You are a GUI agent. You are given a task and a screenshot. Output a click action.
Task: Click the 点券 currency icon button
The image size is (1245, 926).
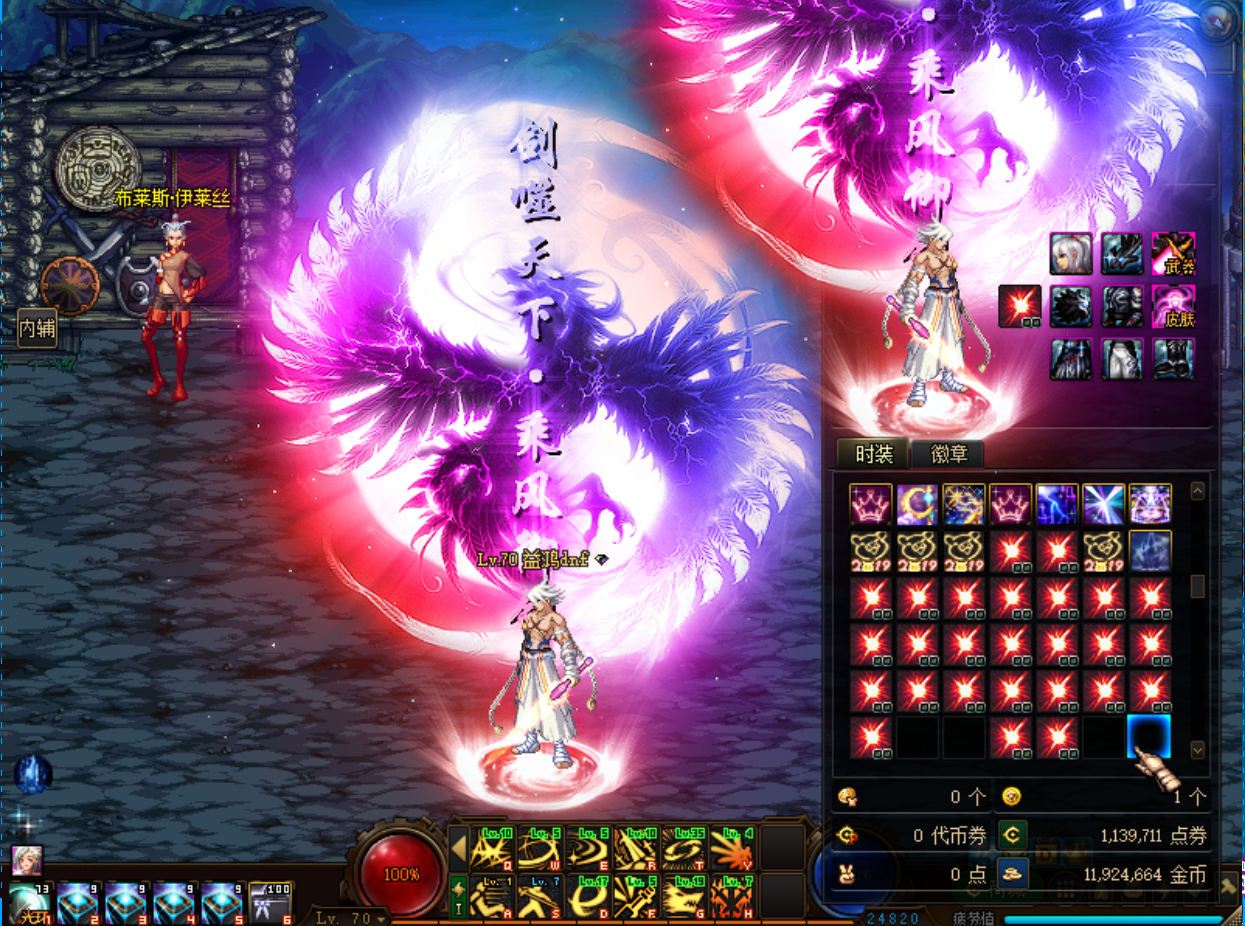(x=1013, y=834)
